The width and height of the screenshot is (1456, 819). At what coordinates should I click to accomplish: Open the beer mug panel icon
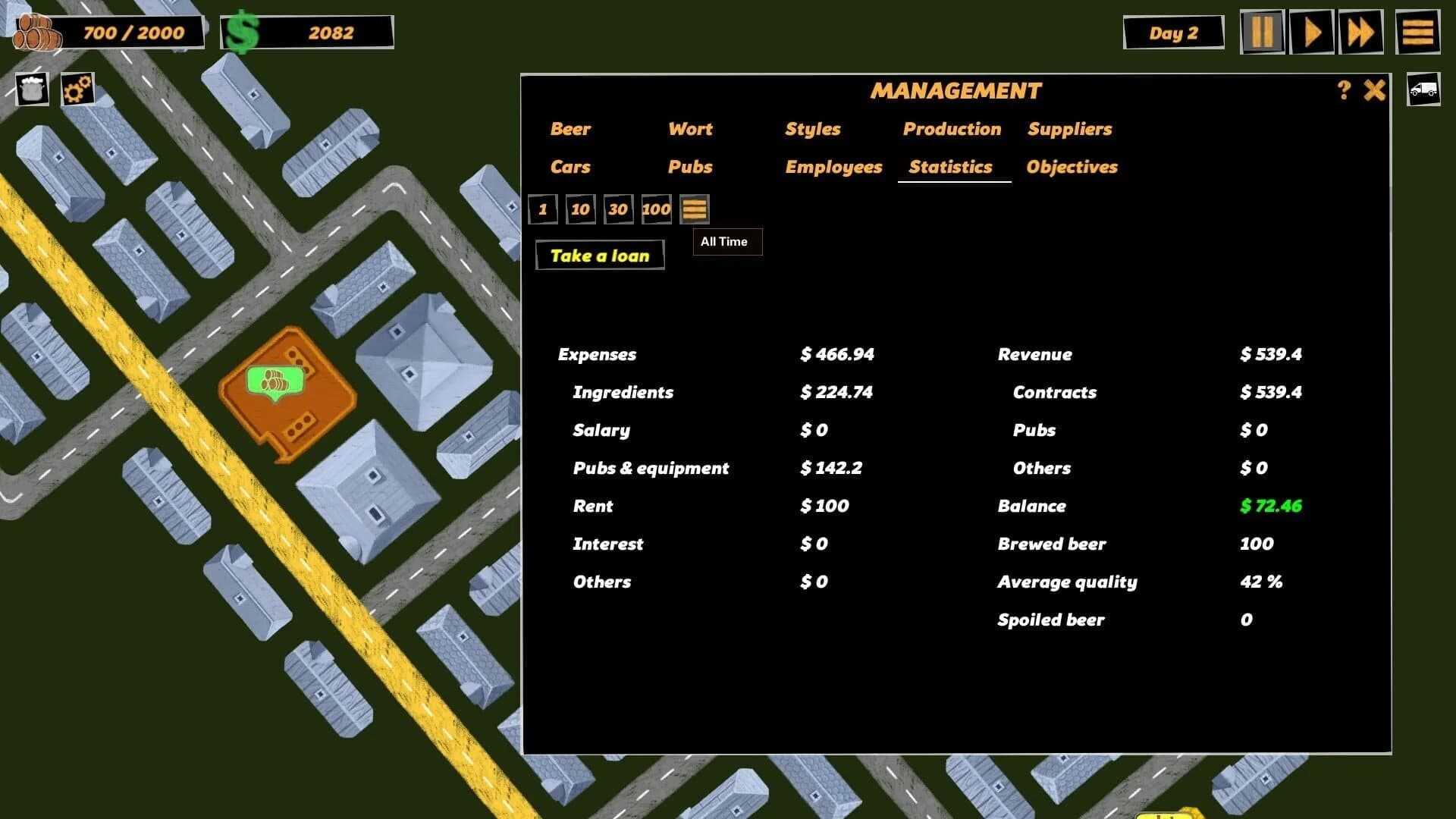(x=31, y=89)
